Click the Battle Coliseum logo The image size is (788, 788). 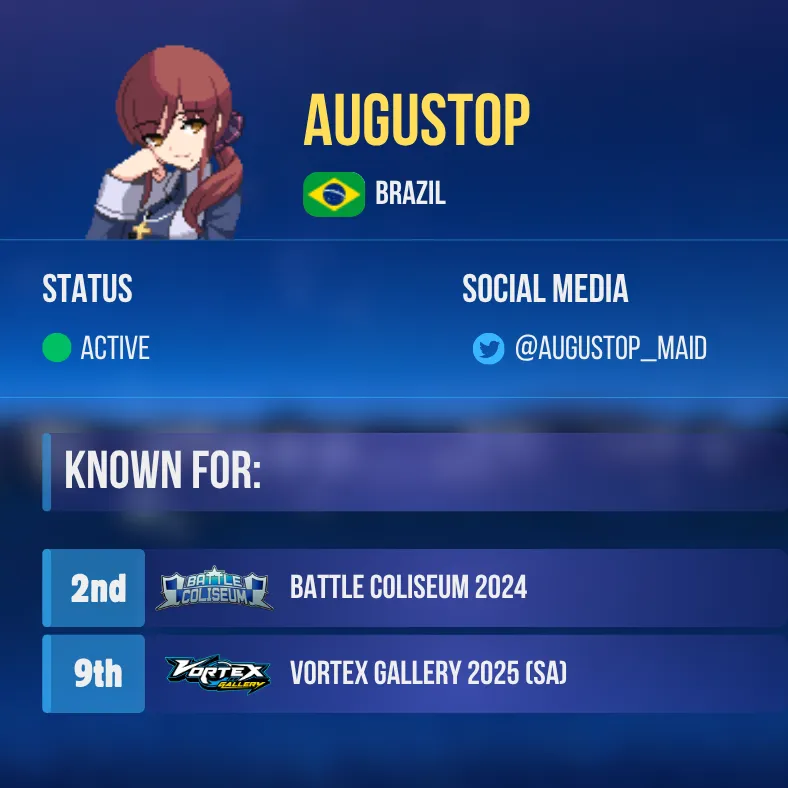click(x=215, y=589)
